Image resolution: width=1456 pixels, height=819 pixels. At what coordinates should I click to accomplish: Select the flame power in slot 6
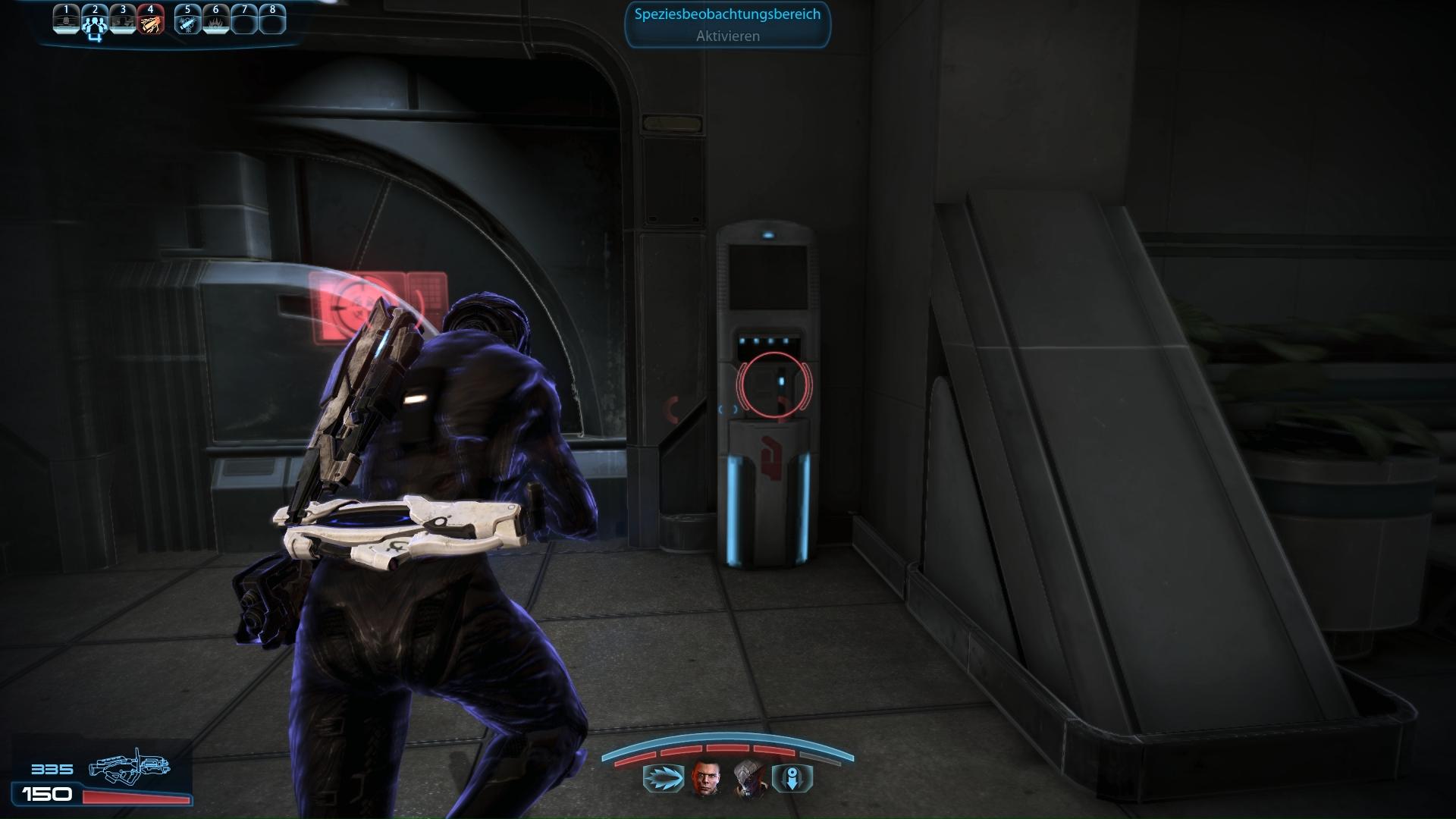tap(216, 20)
